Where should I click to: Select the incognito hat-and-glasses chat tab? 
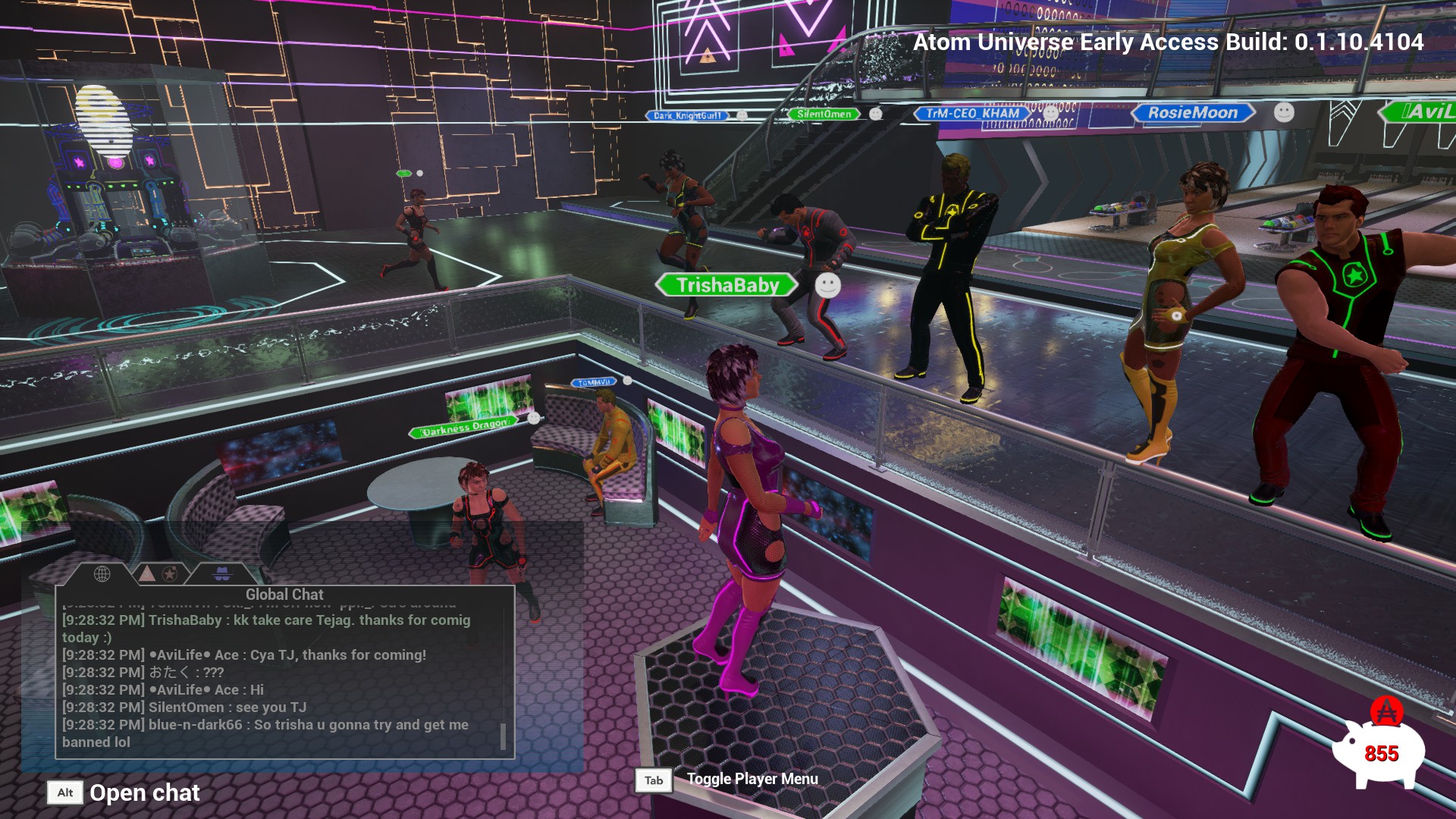coord(221,574)
